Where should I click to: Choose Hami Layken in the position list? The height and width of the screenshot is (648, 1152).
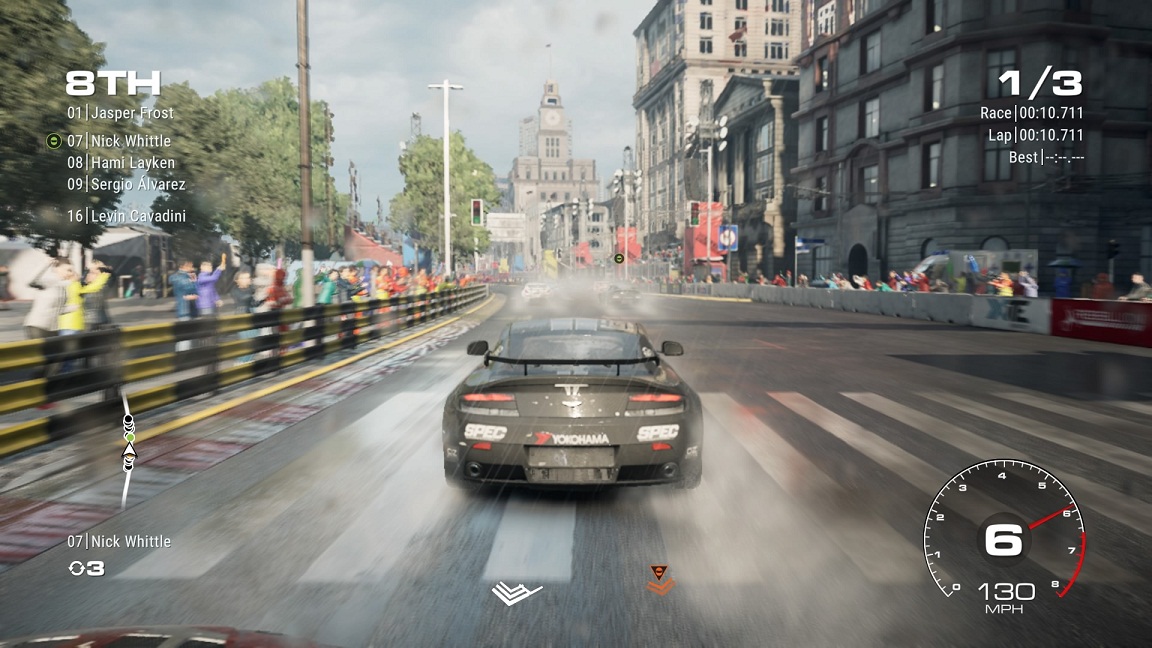coord(121,163)
